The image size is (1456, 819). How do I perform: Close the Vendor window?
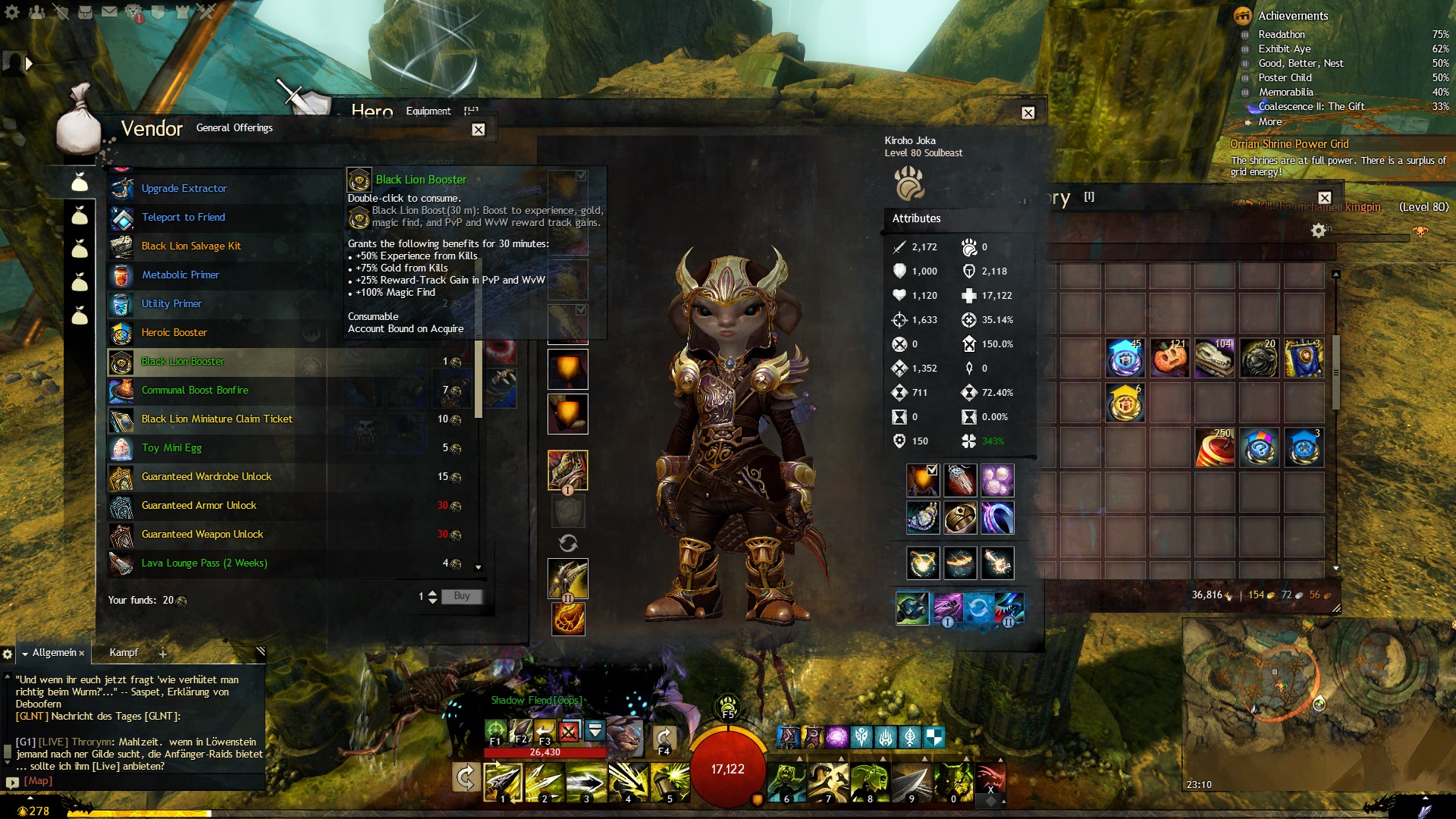pyautogui.click(x=478, y=130)
